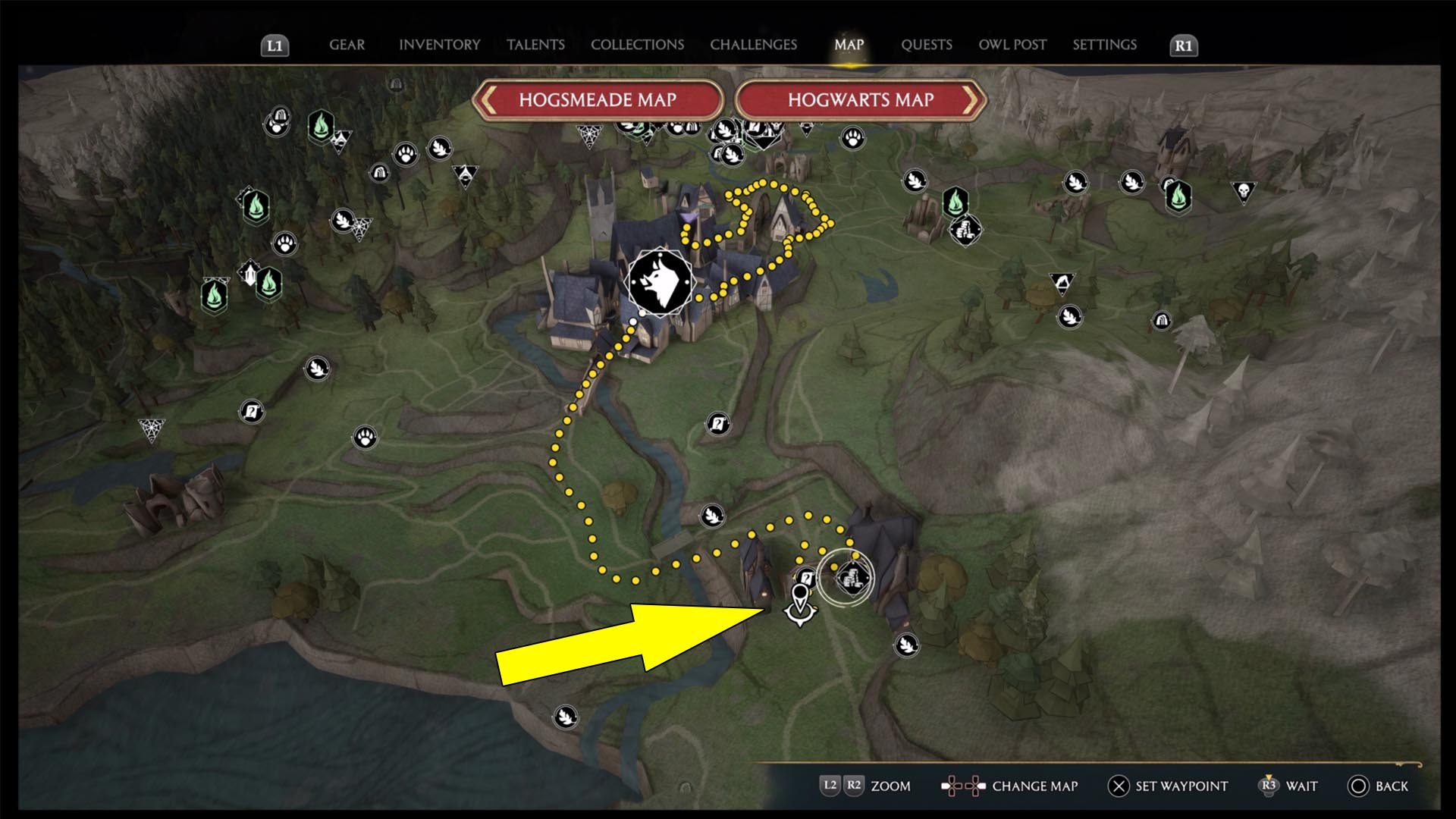1456x819 pixels.
Task: Change to the Hogwarts Map
Action: pos(861,100)
